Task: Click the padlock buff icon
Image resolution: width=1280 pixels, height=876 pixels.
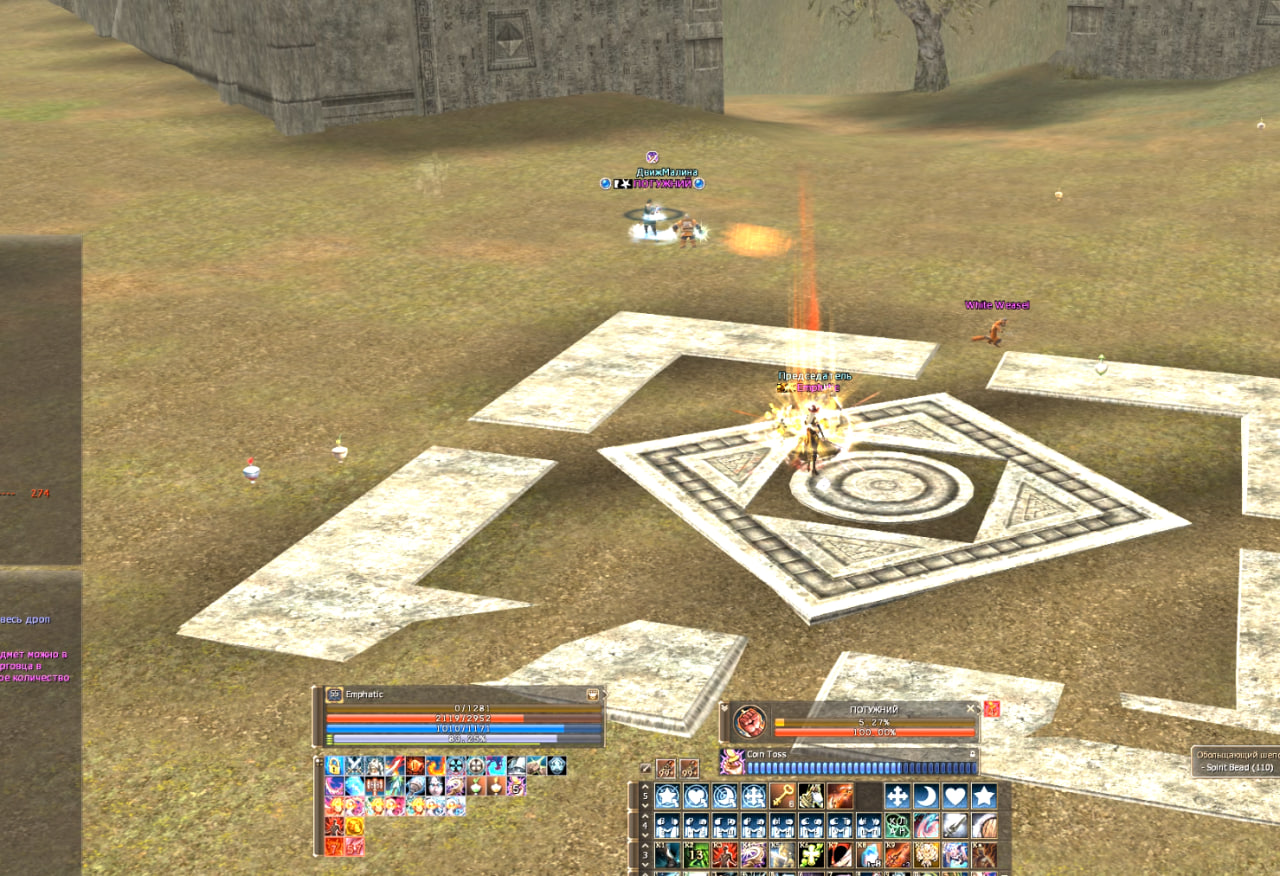Action: [x=334, y=766]
